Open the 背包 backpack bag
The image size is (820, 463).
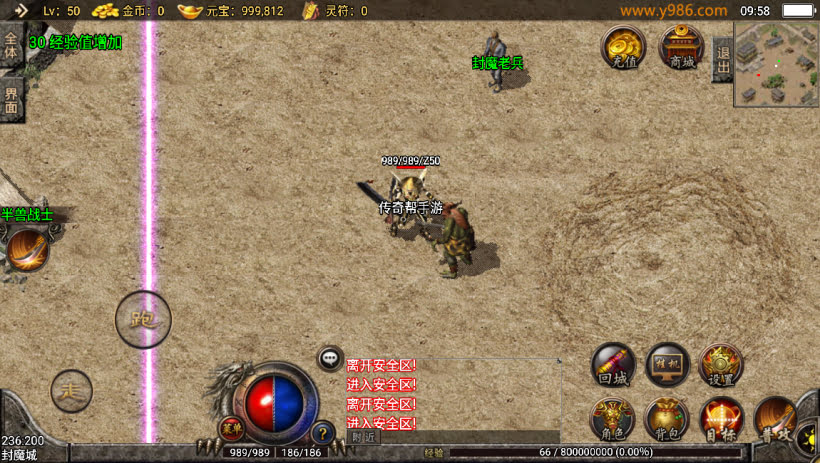[667, 418]
